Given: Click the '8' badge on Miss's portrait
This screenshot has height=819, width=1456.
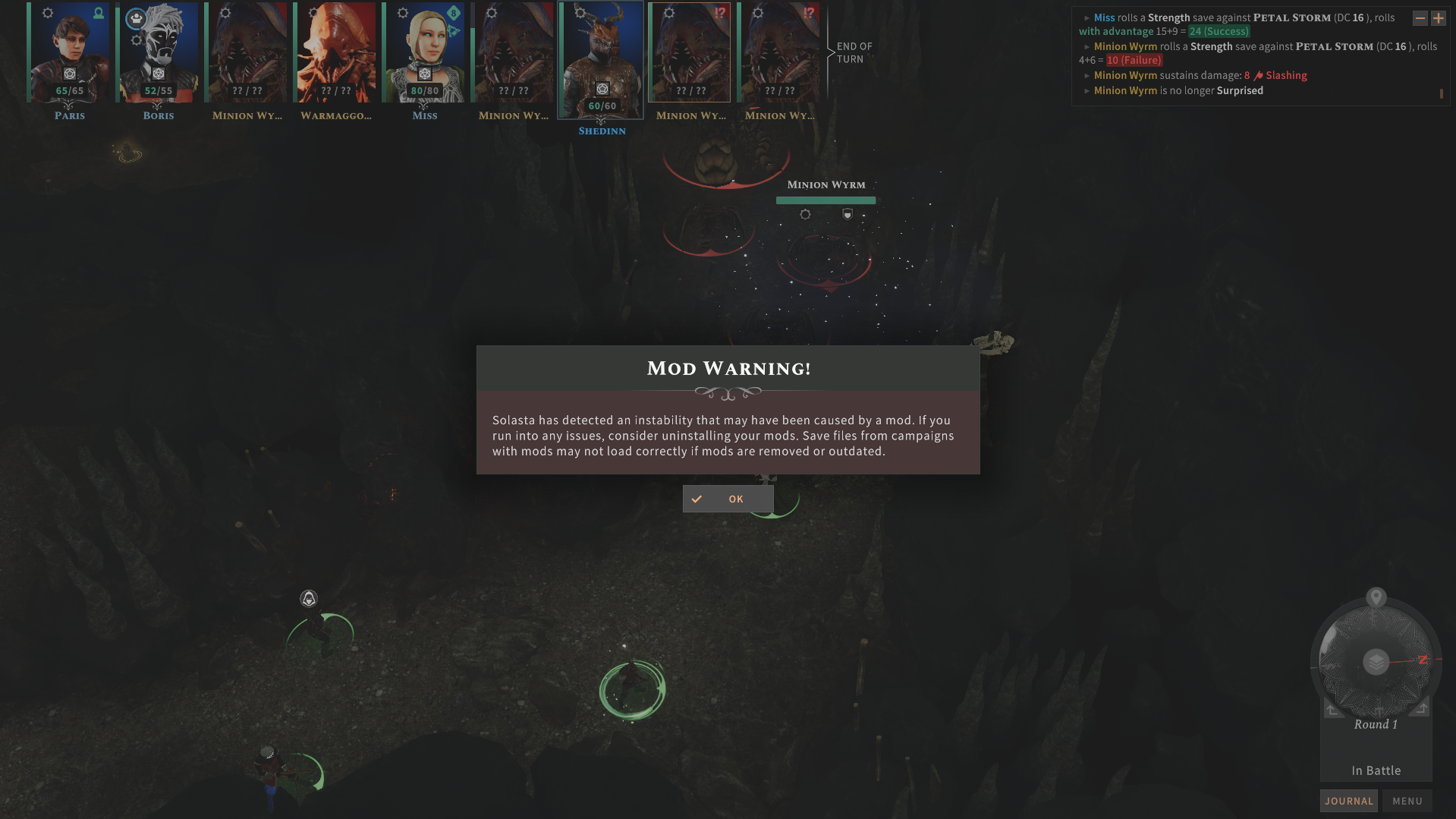Looking at the screenshot, I should point(452,12).
